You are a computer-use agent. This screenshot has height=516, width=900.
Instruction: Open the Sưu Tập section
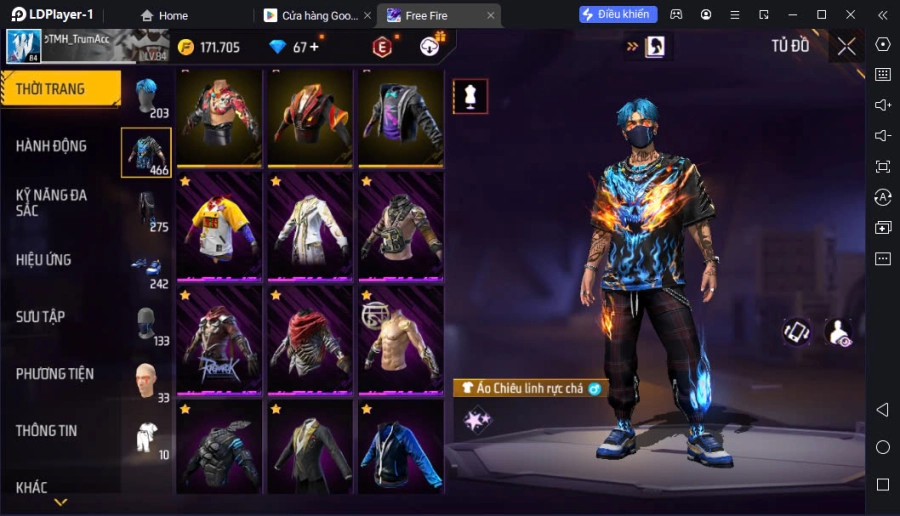(41, 317)
